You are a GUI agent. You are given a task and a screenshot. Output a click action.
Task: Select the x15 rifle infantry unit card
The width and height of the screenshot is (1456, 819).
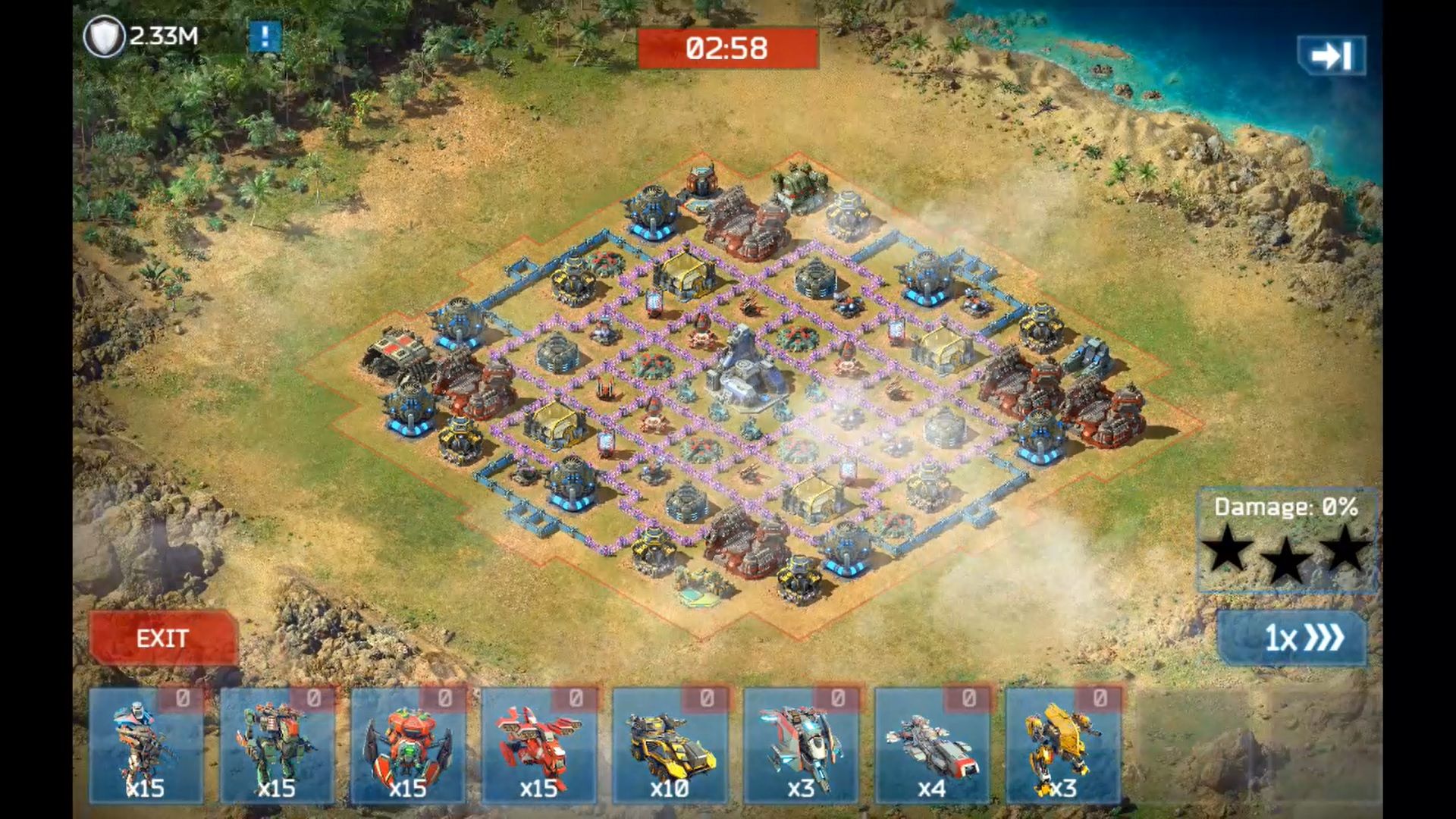click(x=146, y=745)
